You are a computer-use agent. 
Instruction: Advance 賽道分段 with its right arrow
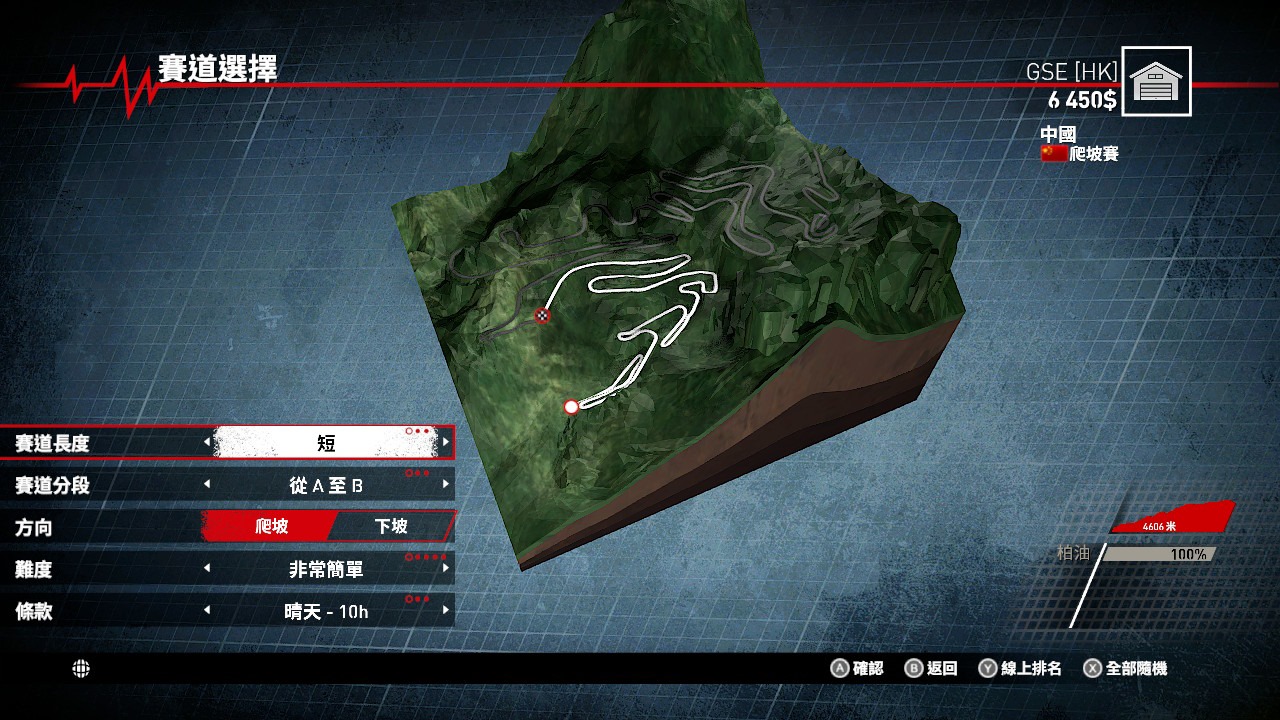click(x=446, y=485)
